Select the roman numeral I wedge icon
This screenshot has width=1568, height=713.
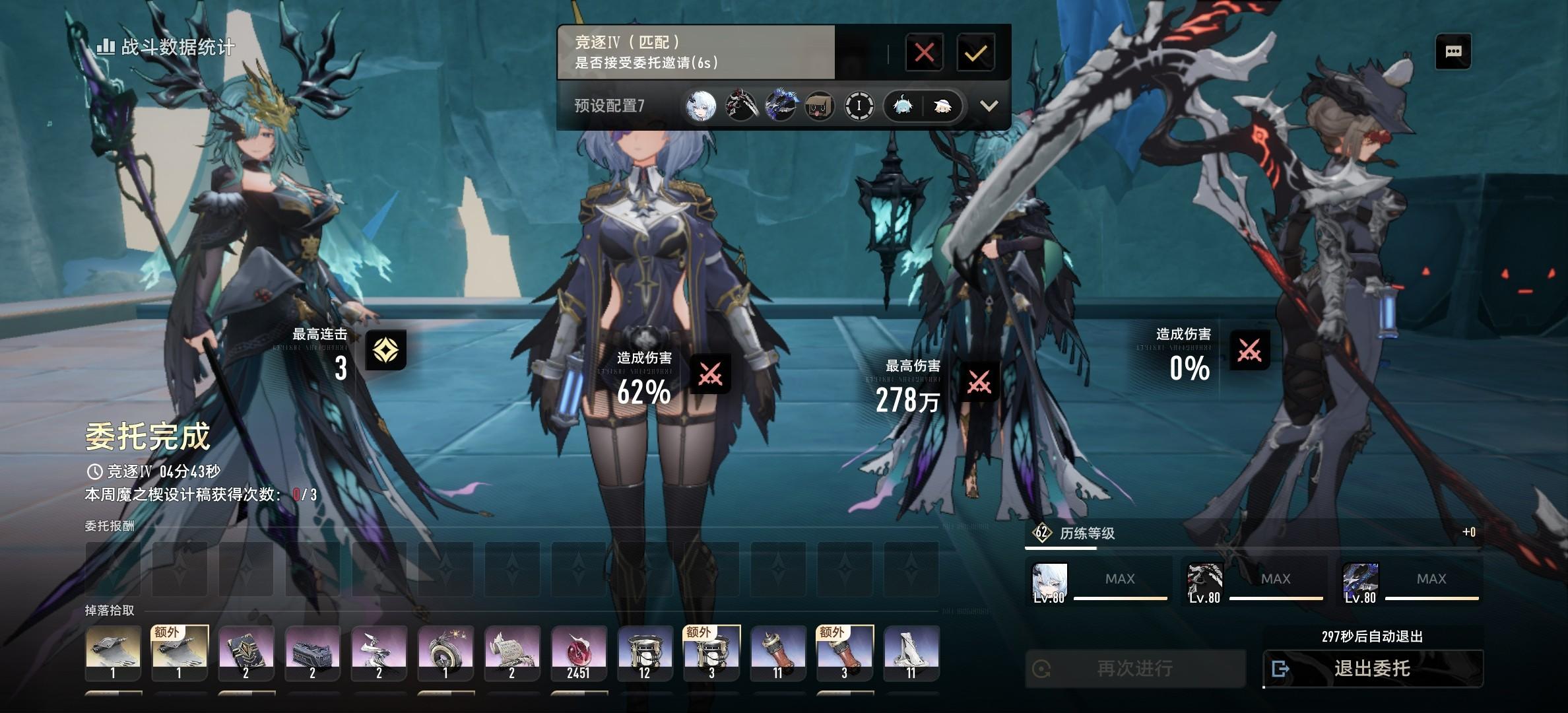(859, 106)
